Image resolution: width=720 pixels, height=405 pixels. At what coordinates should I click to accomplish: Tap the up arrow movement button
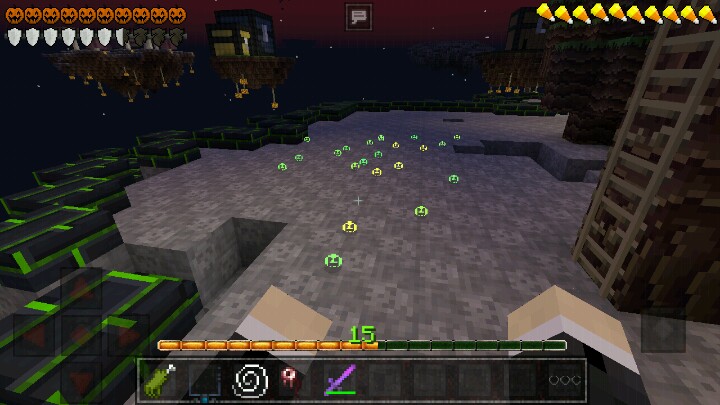(x=82, y=290)
